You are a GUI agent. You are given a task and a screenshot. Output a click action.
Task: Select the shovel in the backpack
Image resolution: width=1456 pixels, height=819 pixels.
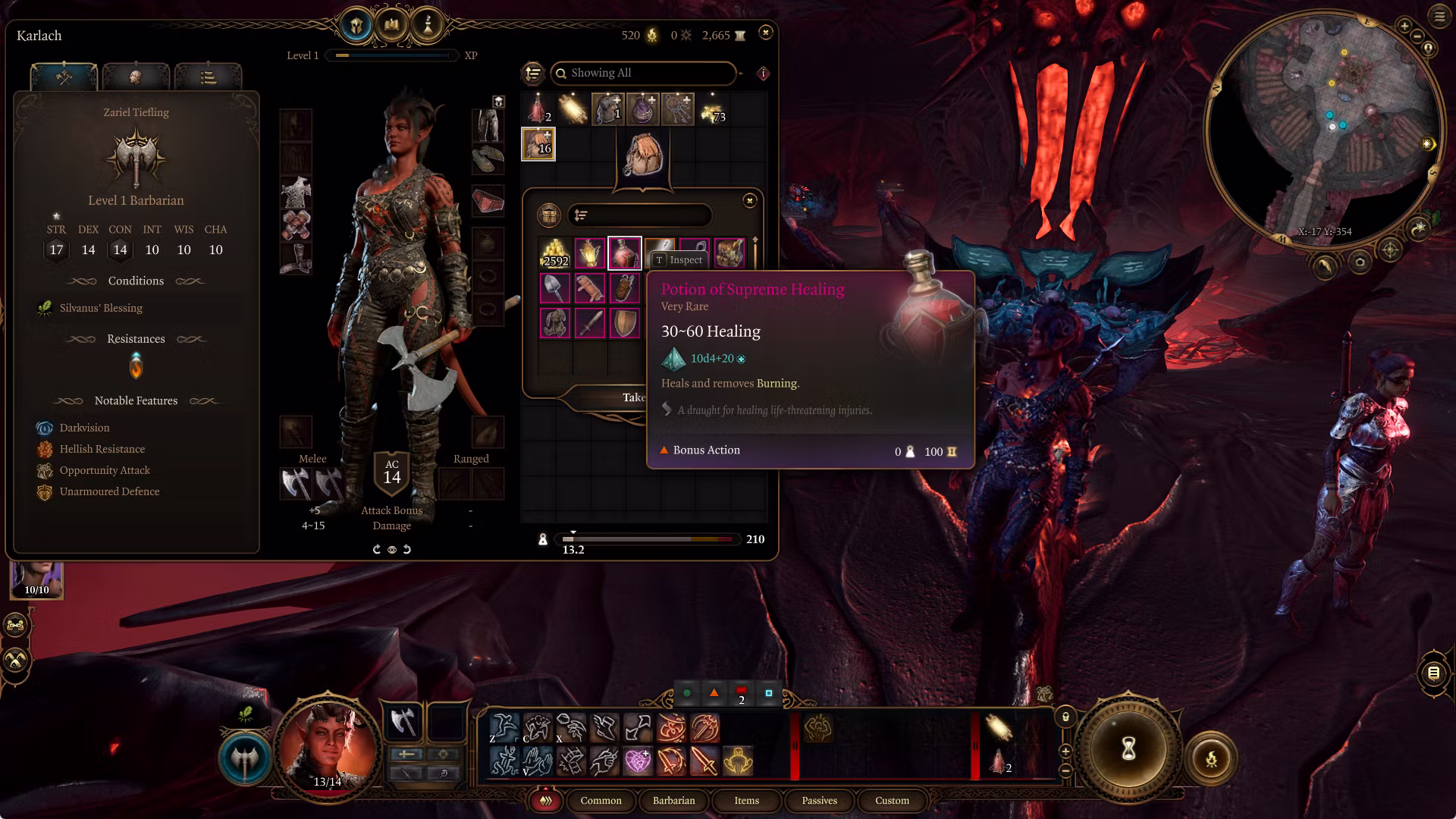(554, 288)
